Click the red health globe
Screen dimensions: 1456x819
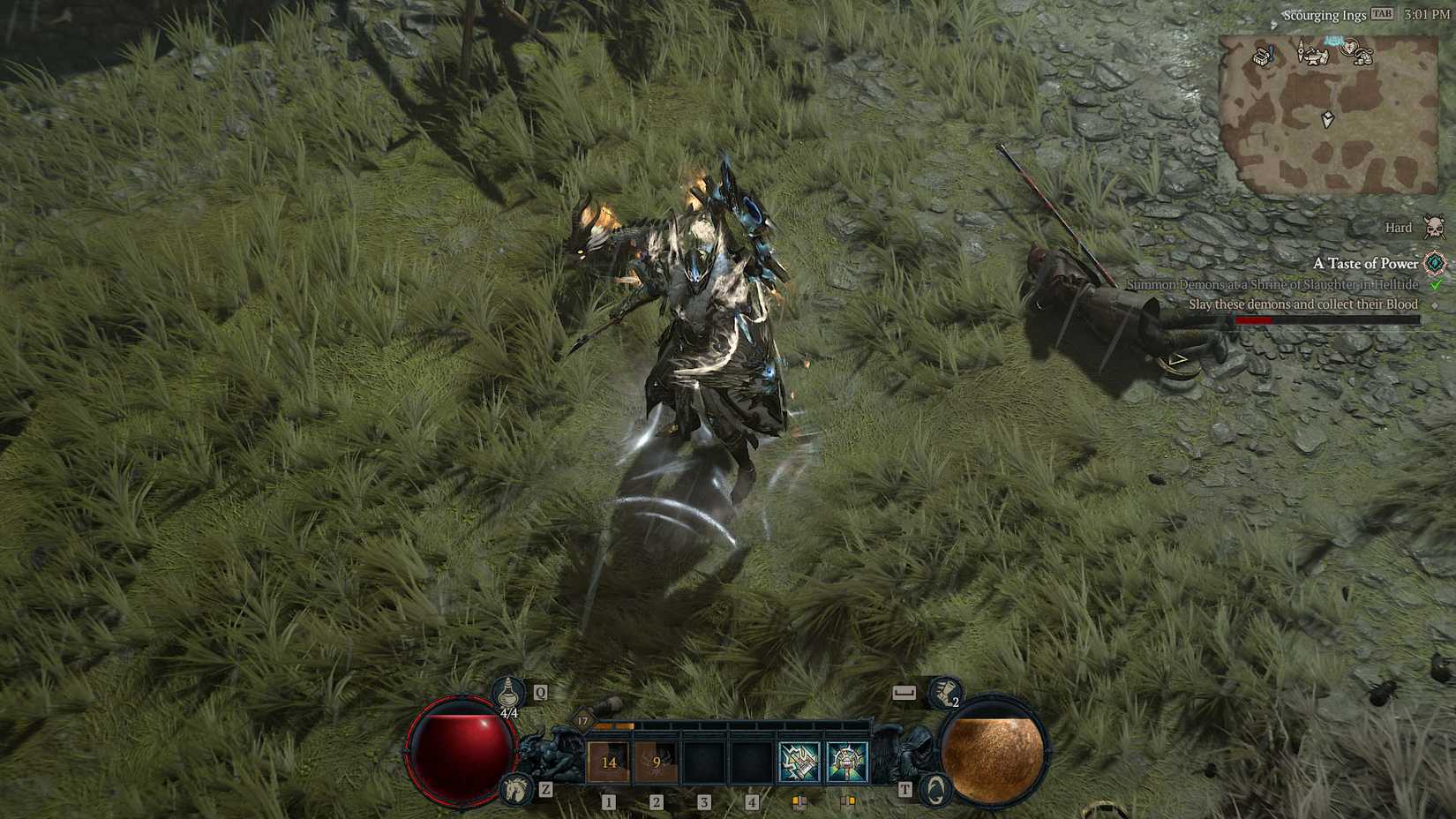459,755
